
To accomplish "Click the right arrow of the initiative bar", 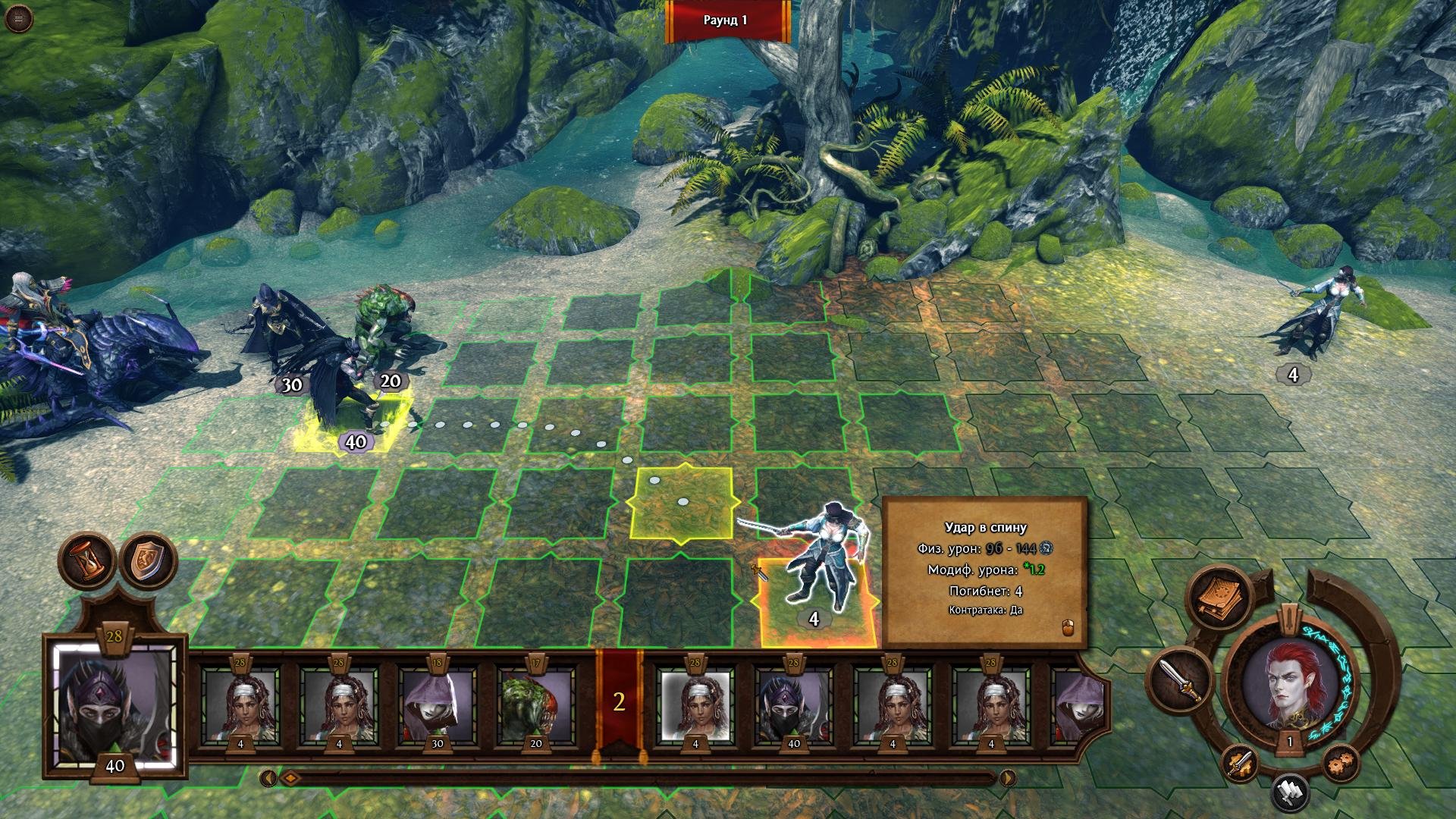I will tap(1008, 778).
